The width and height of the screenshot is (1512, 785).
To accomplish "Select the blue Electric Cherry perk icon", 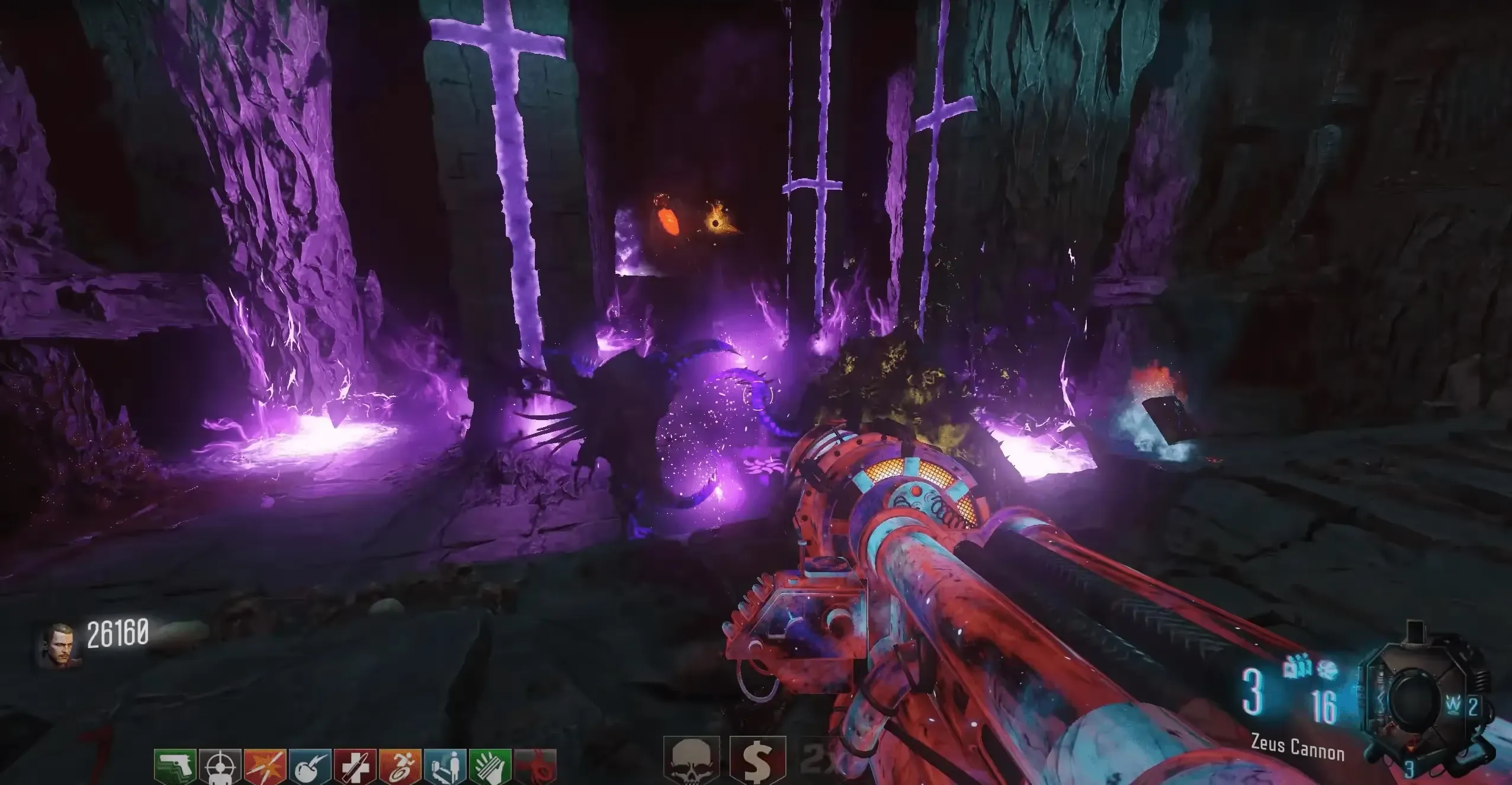I will [310, 767].
